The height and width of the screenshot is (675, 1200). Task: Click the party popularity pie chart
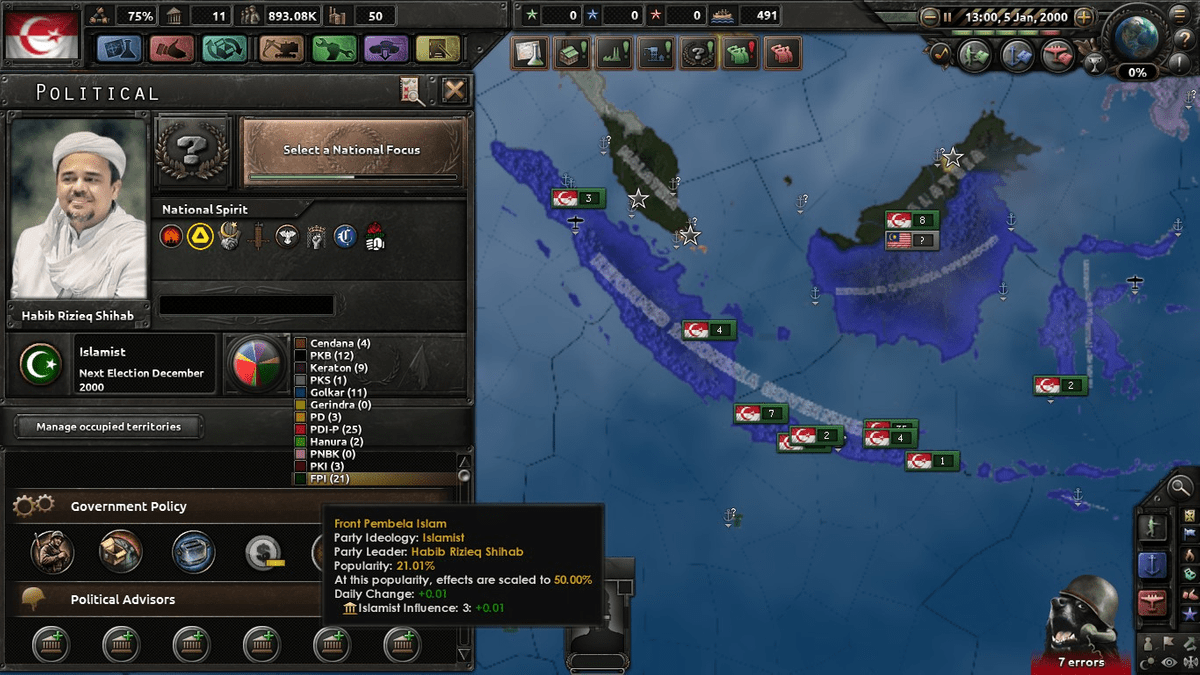(x=257, y=364)
